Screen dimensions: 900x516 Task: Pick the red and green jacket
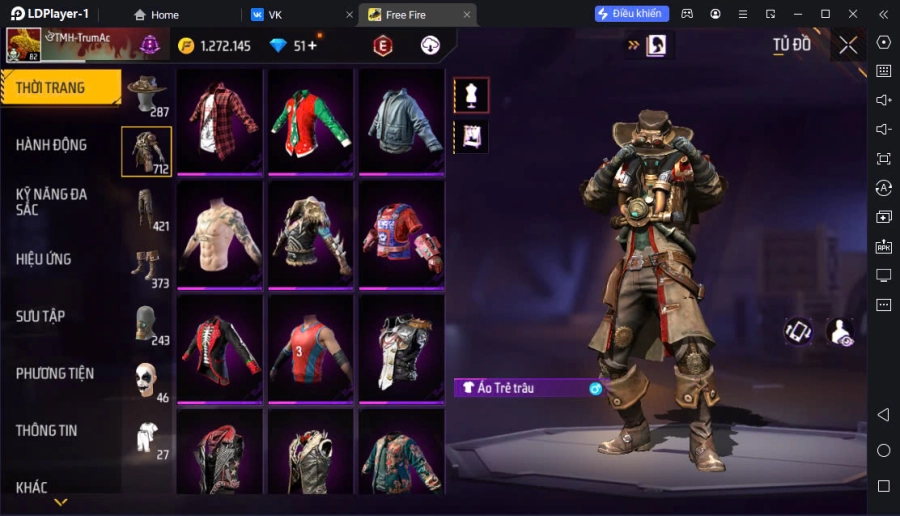tap(310, 121)
